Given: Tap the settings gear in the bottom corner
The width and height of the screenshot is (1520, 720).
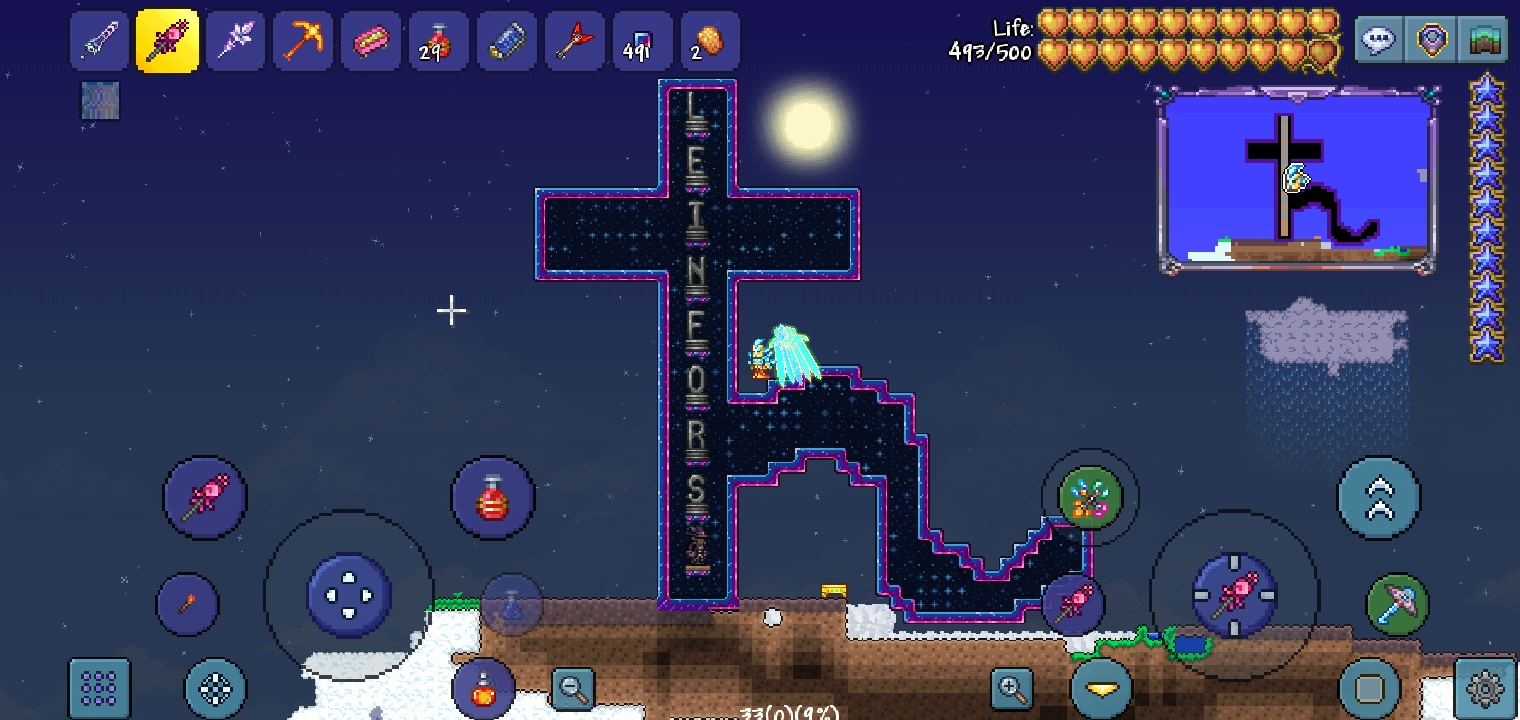Looking at the screenshot, I should point(1484,688).
